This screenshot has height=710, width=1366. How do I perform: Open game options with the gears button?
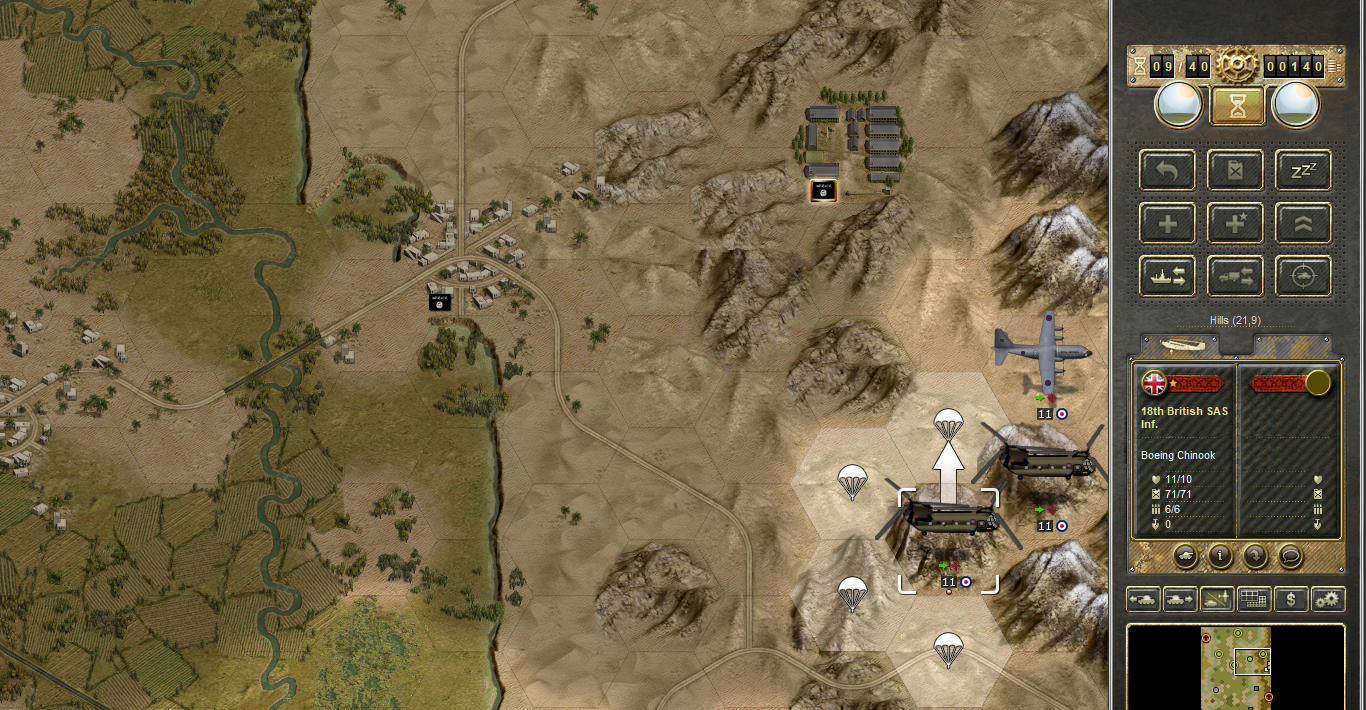[1328, 599]
